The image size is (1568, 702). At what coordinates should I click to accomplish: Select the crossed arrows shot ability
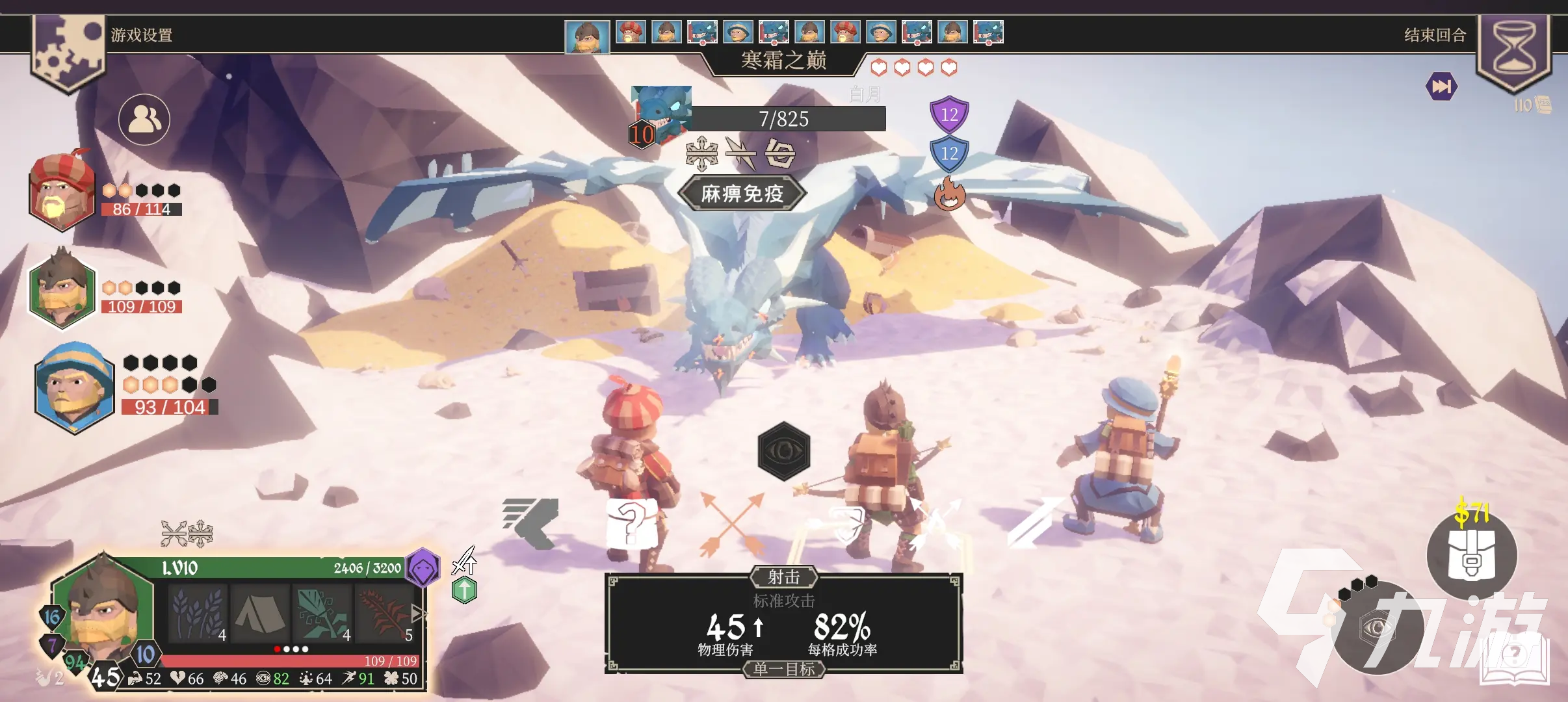[733, 523]
